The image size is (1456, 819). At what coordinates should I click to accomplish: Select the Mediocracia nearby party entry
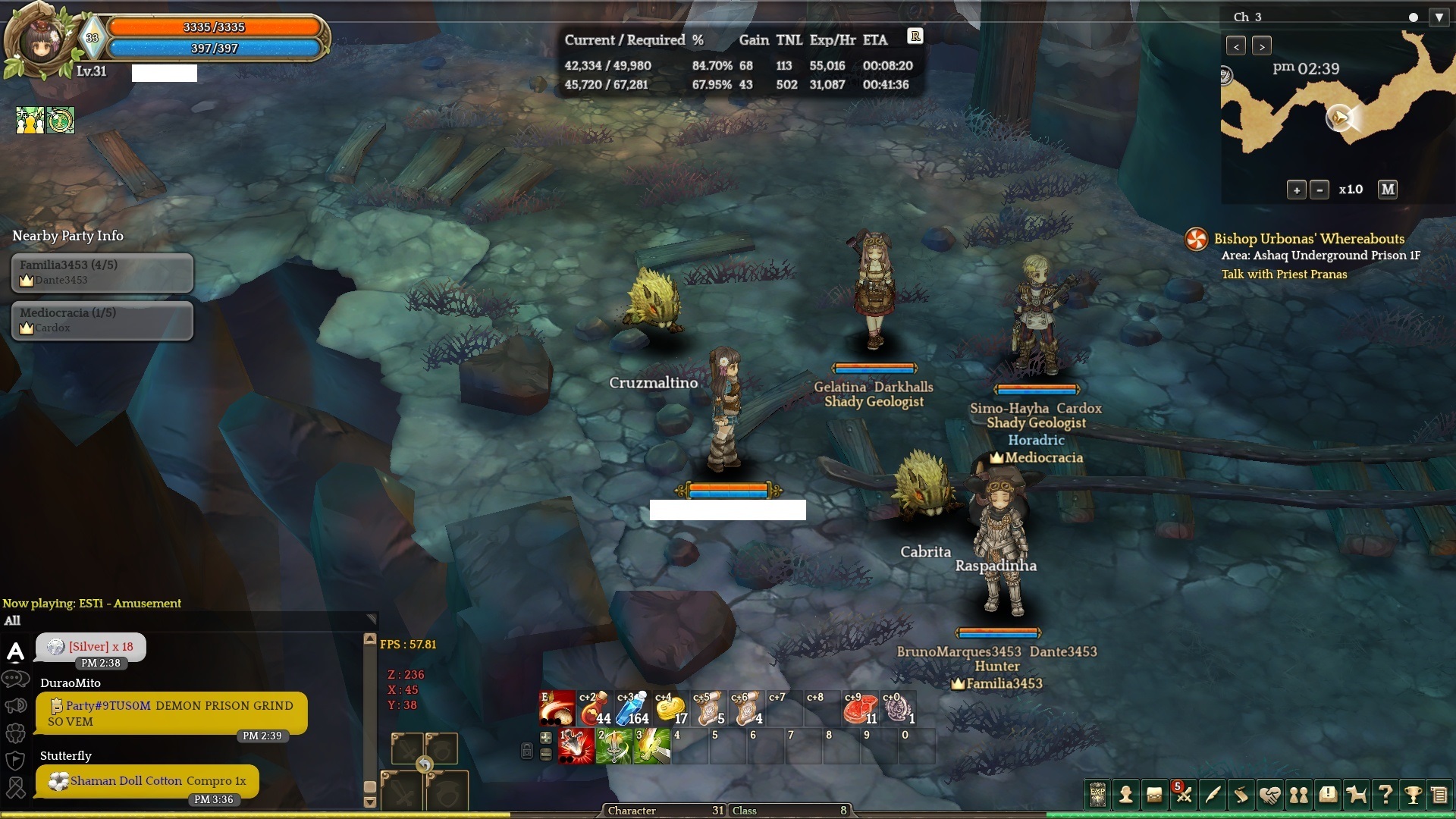pyautogui.click(x=102, y=320)
